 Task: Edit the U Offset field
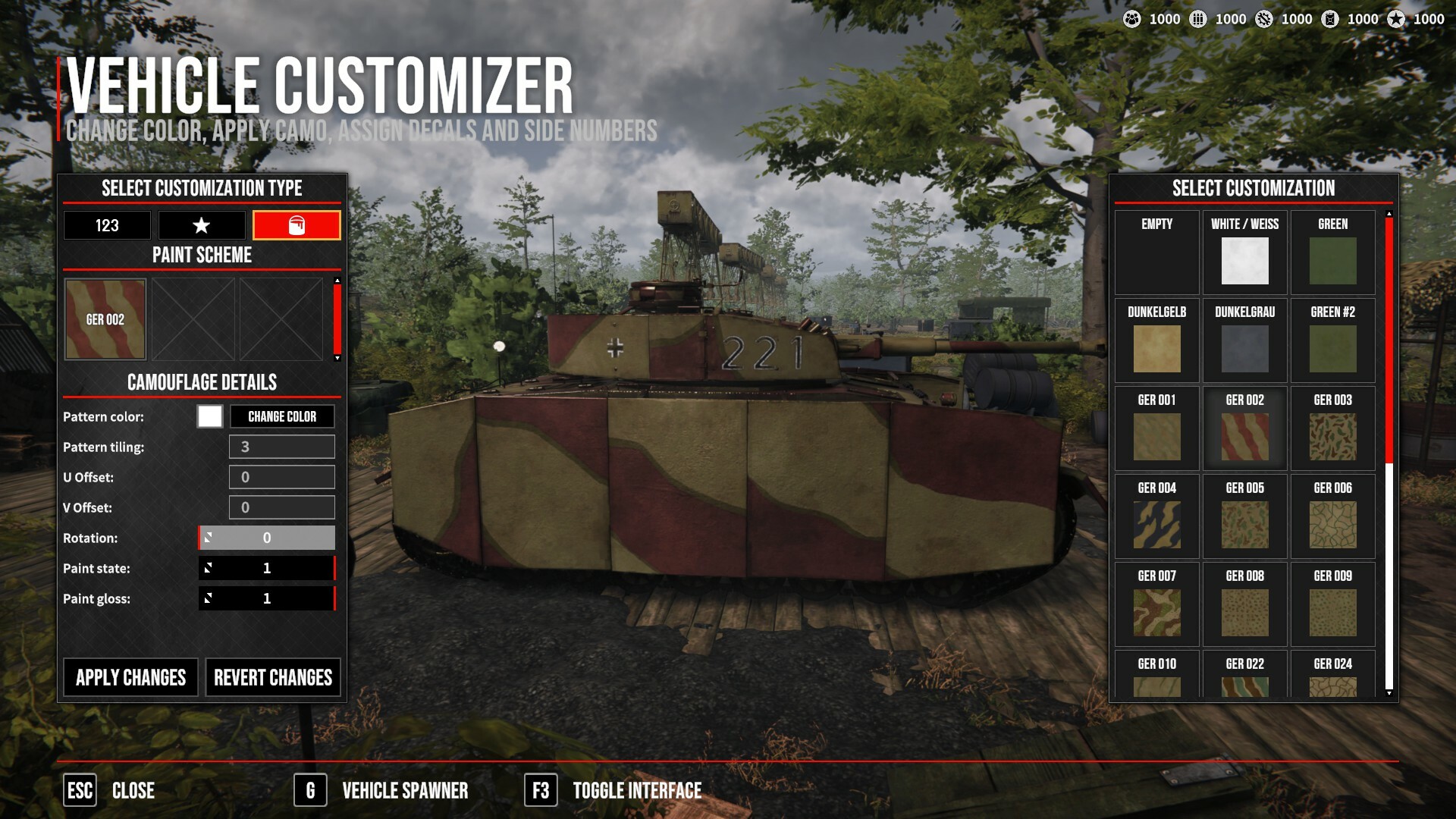[x=281, y=477]
